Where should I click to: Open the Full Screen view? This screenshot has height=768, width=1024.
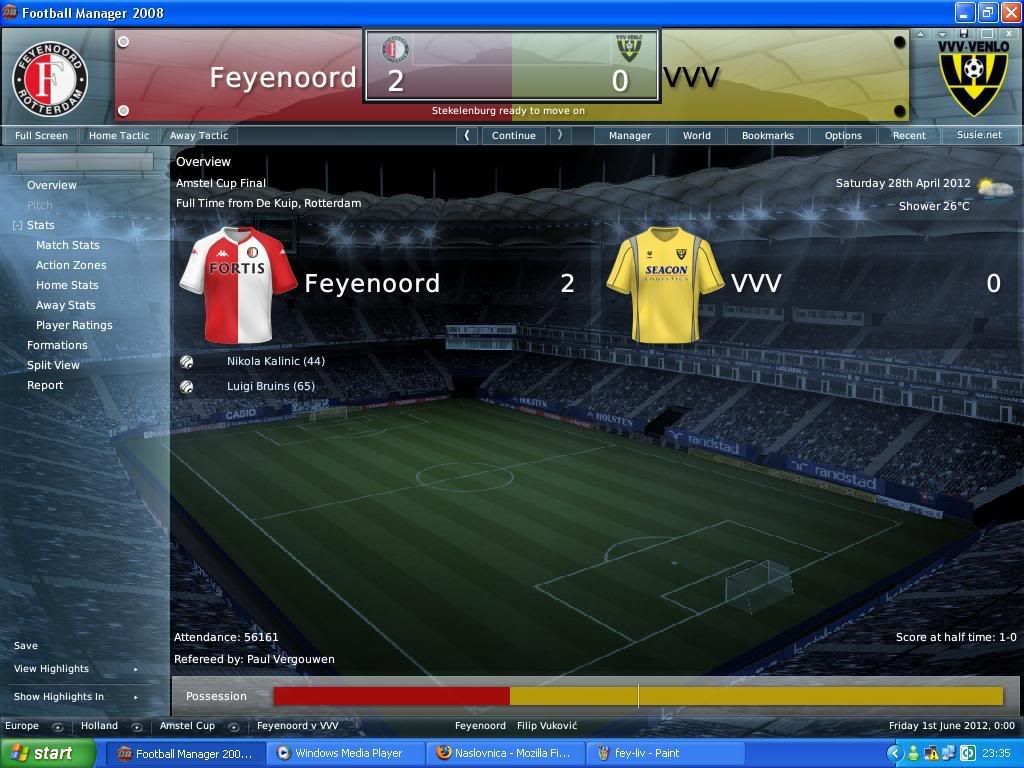(41, 135)
